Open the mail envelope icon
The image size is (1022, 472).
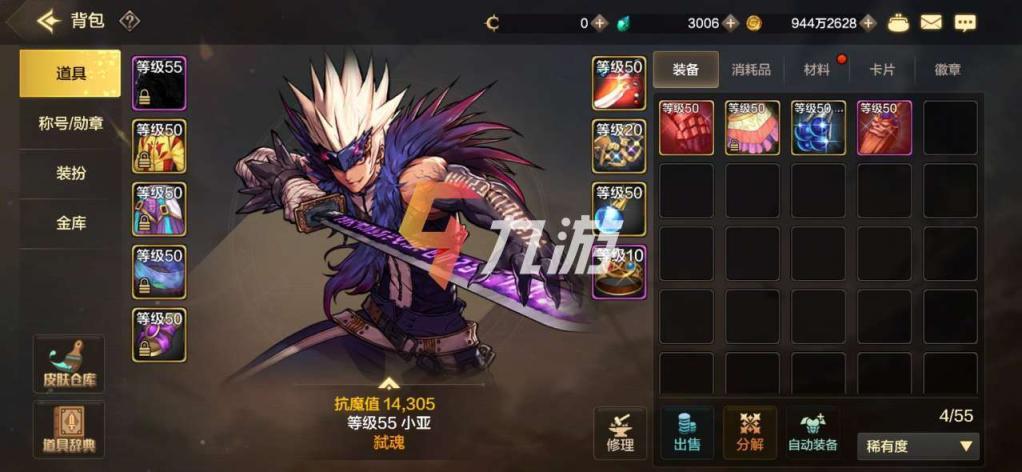pyautogui.click(x=931, y=22)
